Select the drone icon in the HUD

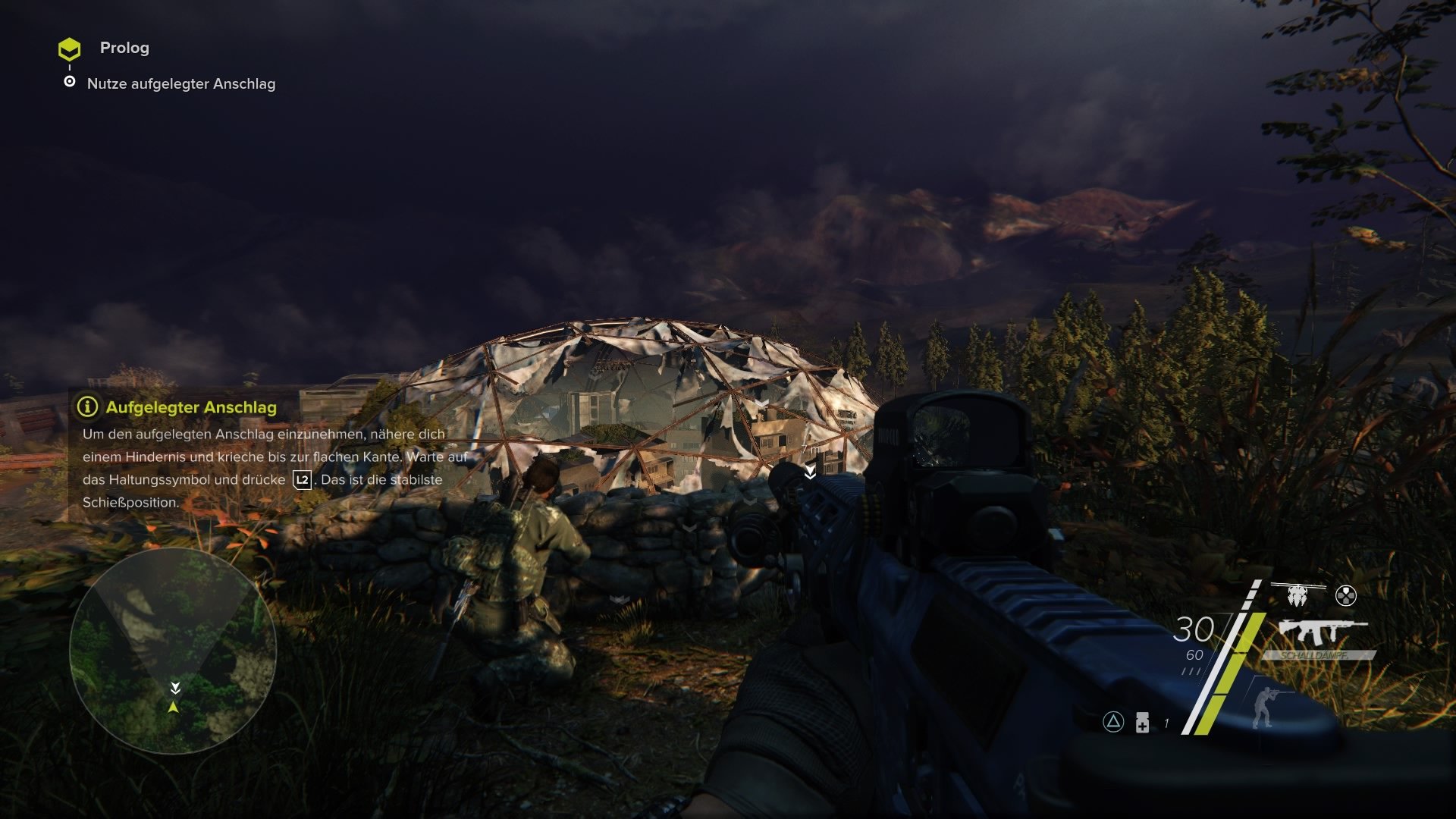coord(1297,595)
